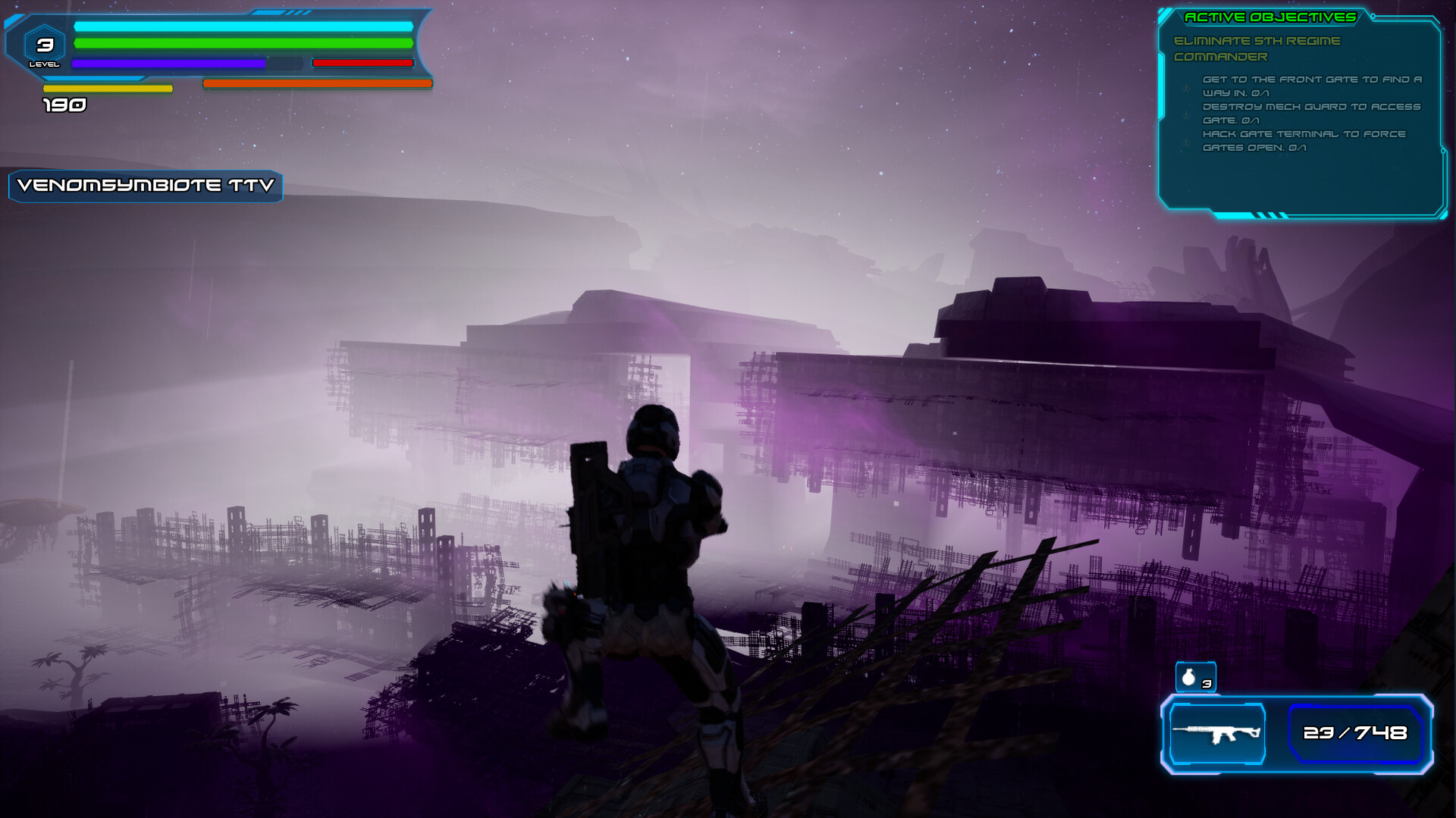Viewport: 1456px width, 818px height.
Task: Toggle the Active Objectives panel header
Action: point(1271,17)
